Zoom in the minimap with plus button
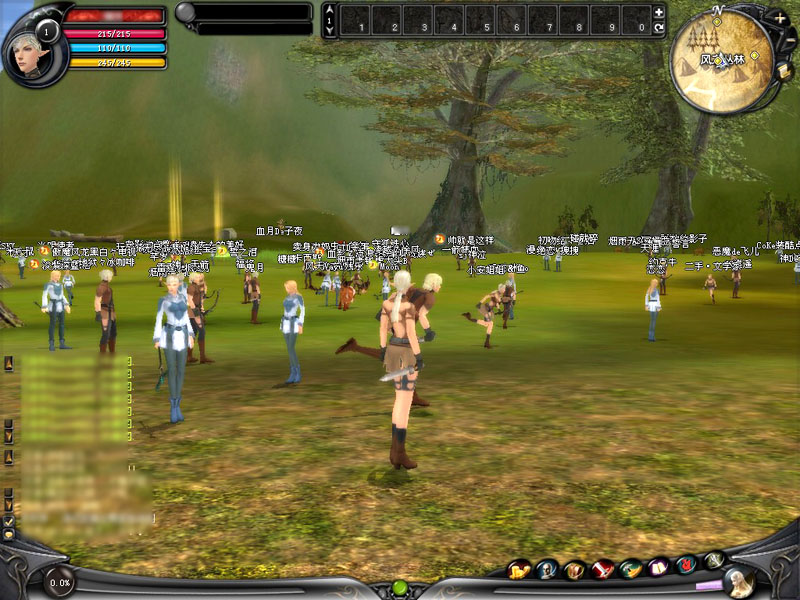Screen dimensions: 800x600 tap(779, 17)
